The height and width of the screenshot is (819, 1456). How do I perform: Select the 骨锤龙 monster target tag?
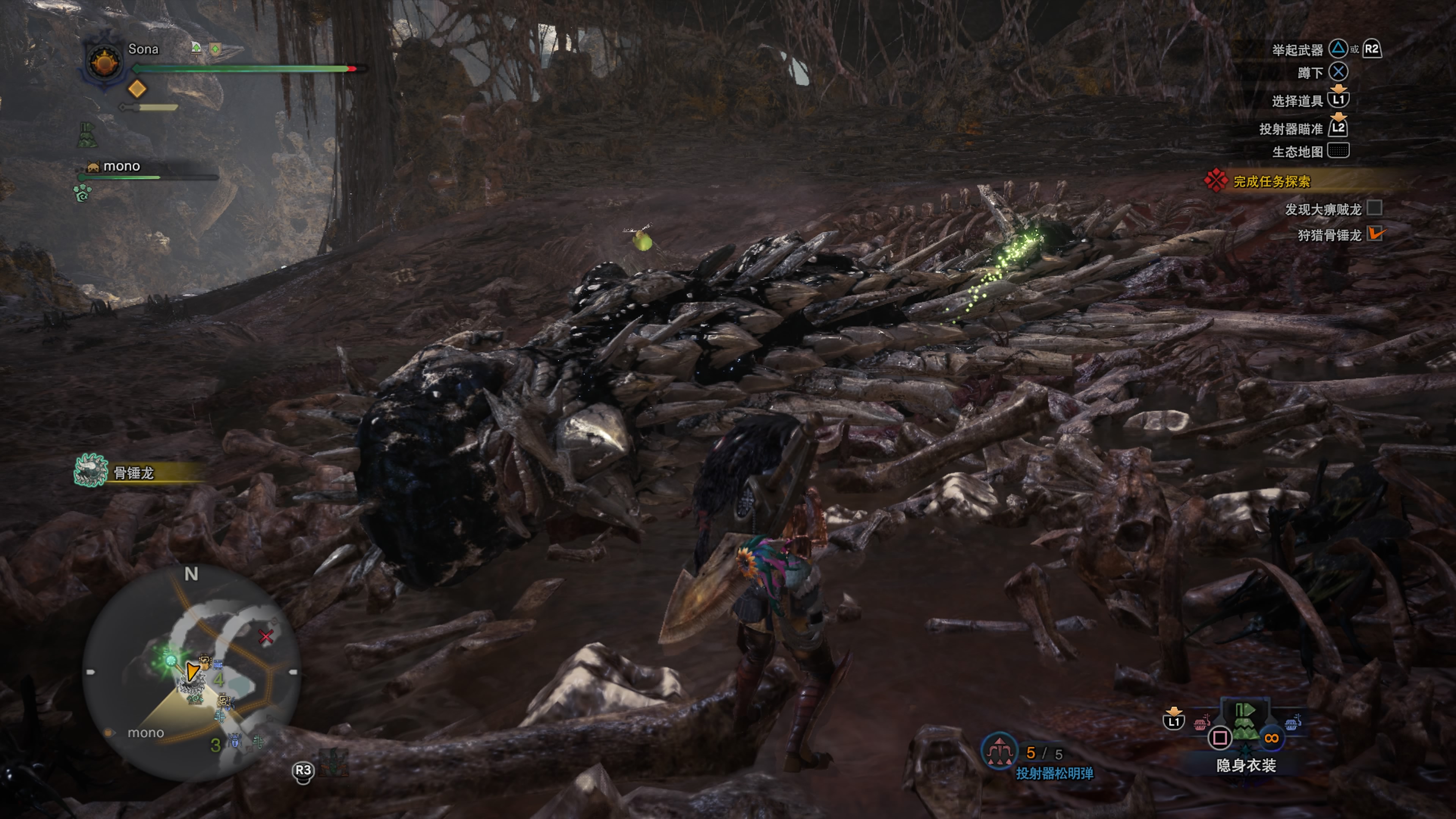point(133,472)
